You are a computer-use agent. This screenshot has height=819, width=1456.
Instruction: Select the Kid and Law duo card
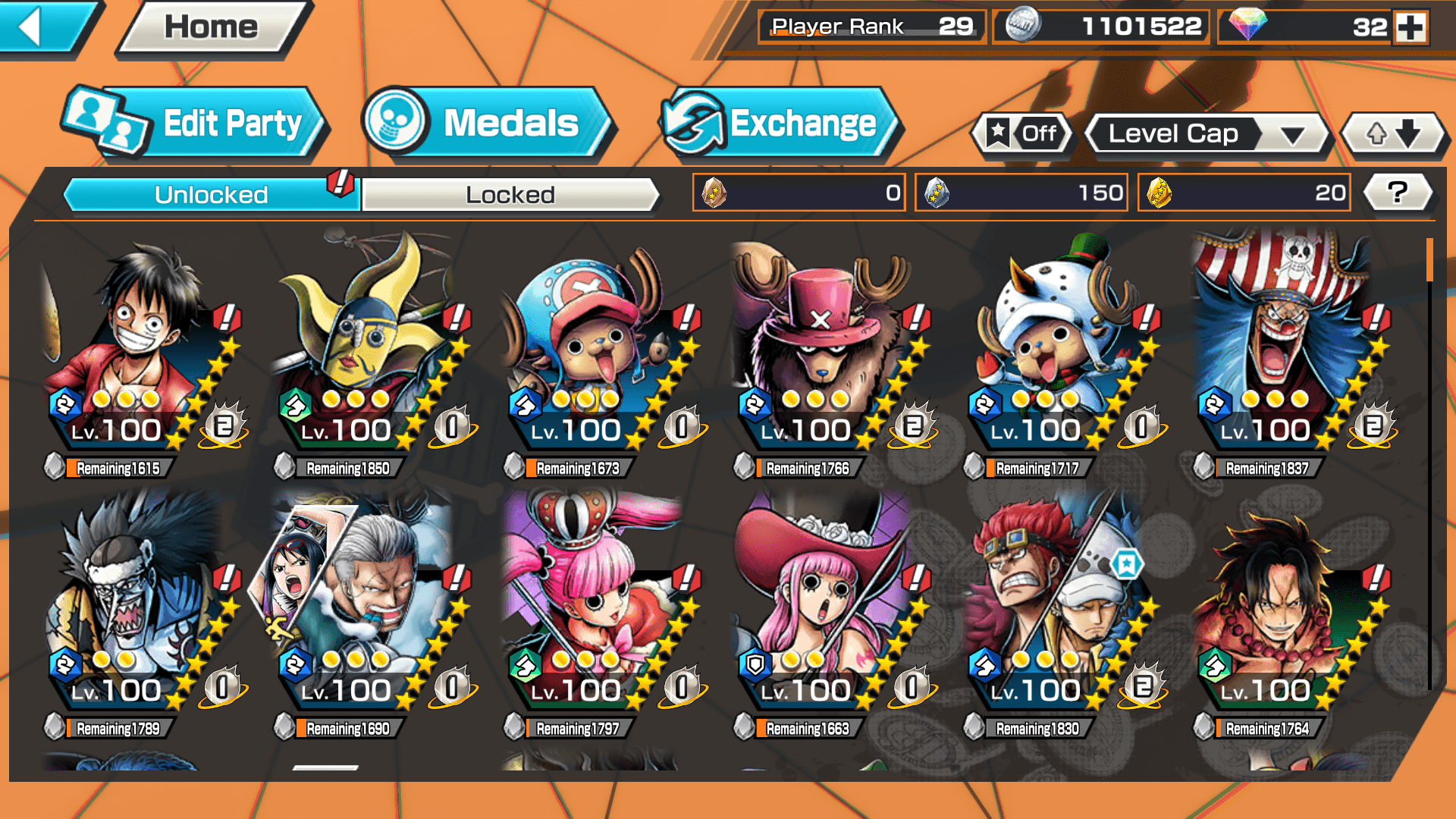(x=1058, y=607)
